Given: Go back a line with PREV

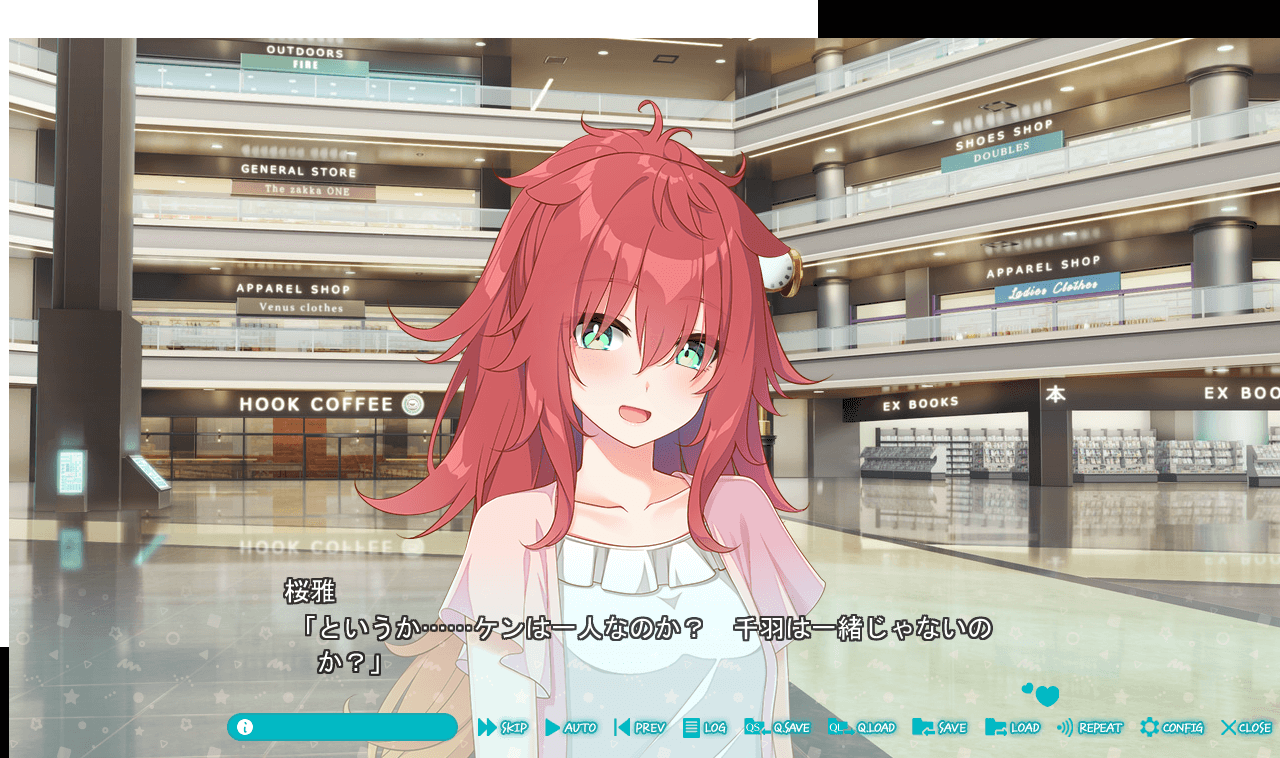Looking at the screenshot, I should pyautogui.click(x=640, y=727).
